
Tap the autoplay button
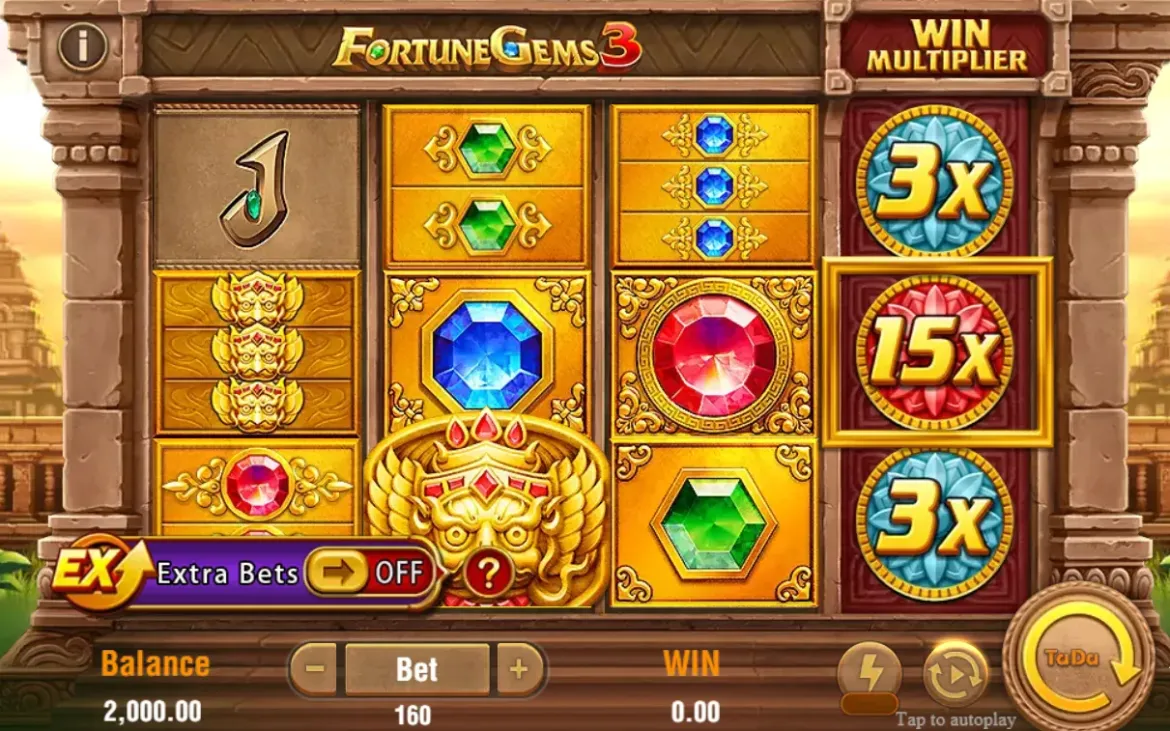[x=955, y=675]
